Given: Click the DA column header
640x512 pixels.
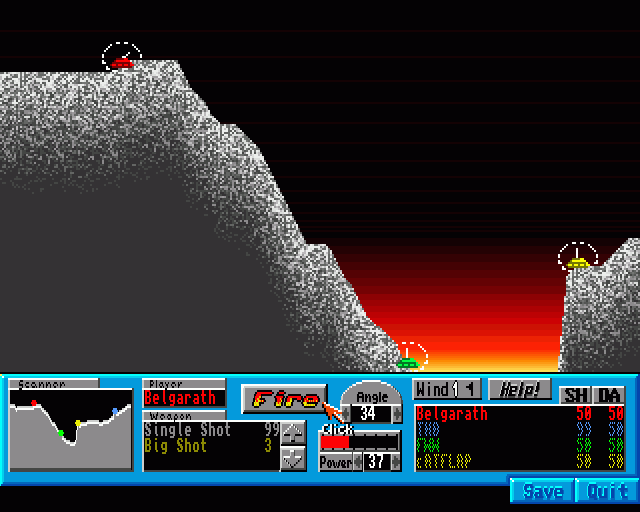Looking at the screenshot, I should click(x=609, y=394).
